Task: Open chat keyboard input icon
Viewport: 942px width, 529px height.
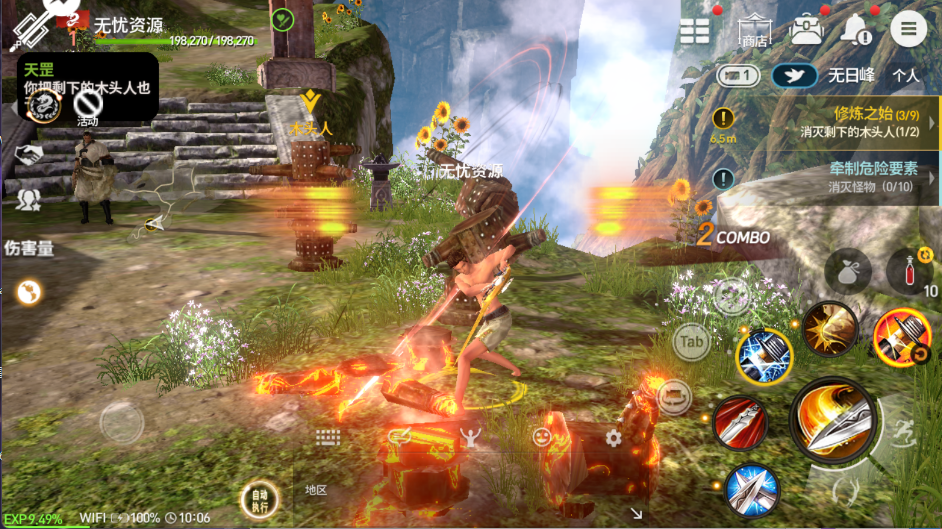Action: point(328,438)
